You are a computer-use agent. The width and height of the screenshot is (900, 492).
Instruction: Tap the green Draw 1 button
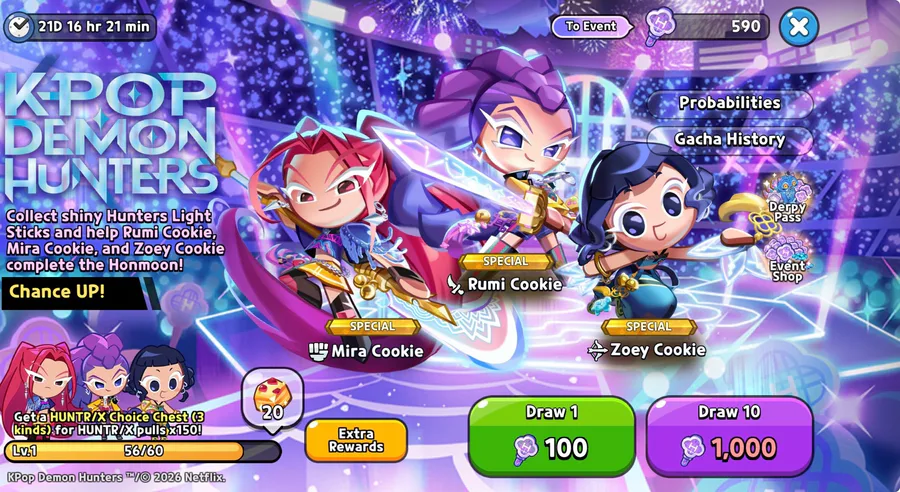551,436
